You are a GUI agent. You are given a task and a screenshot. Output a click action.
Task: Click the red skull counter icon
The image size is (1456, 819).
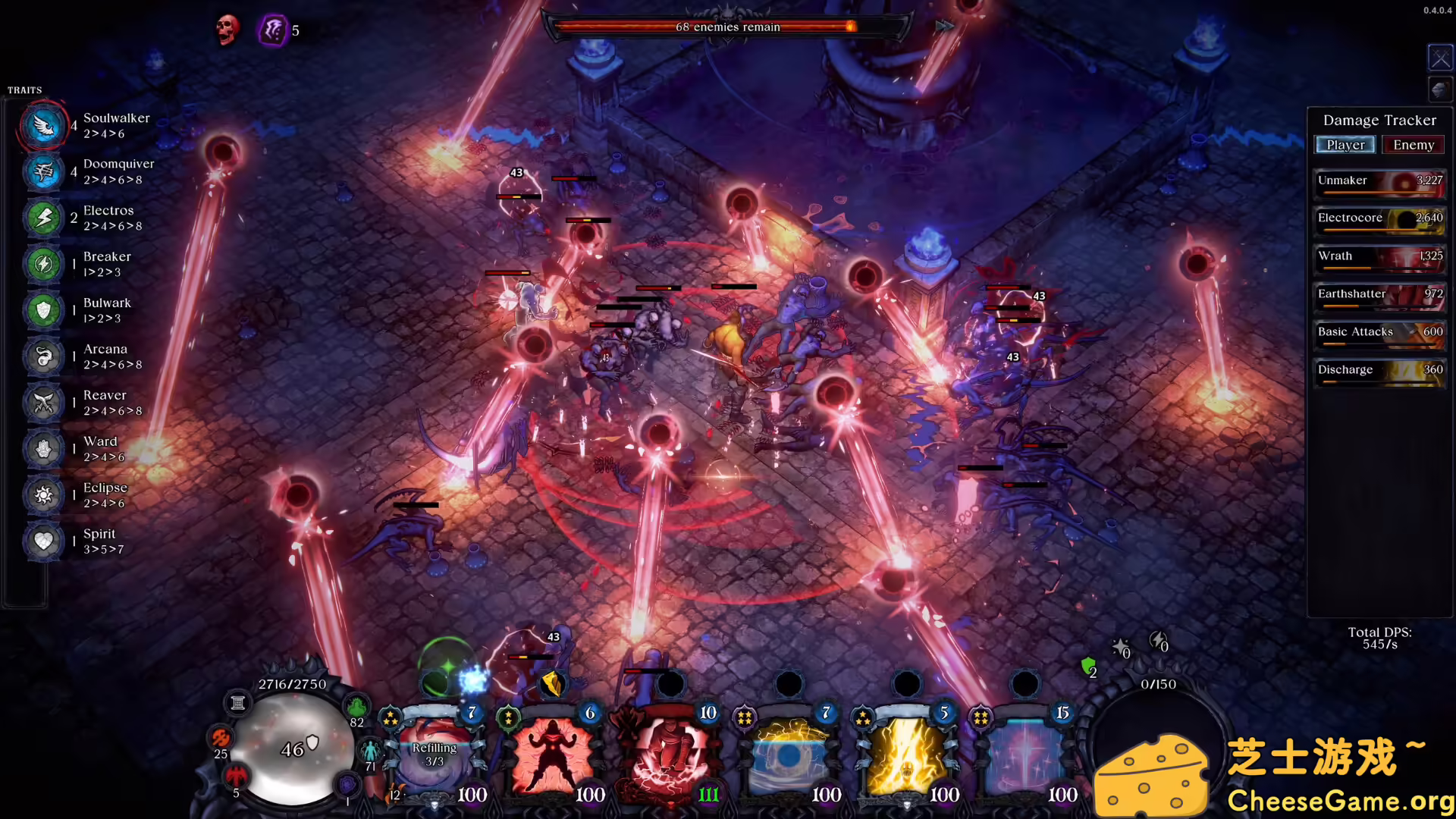pos(226,30)
